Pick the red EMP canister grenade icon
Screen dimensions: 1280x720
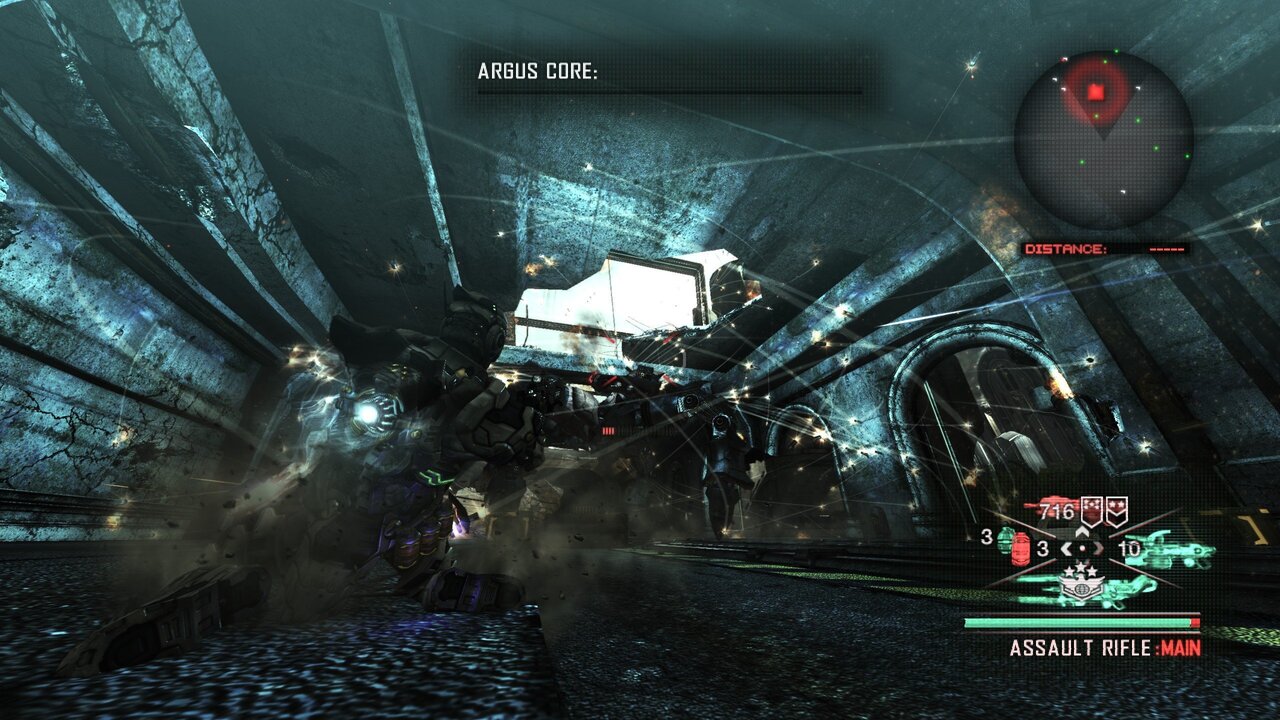pyautogui.click(x=1021, y=551)
